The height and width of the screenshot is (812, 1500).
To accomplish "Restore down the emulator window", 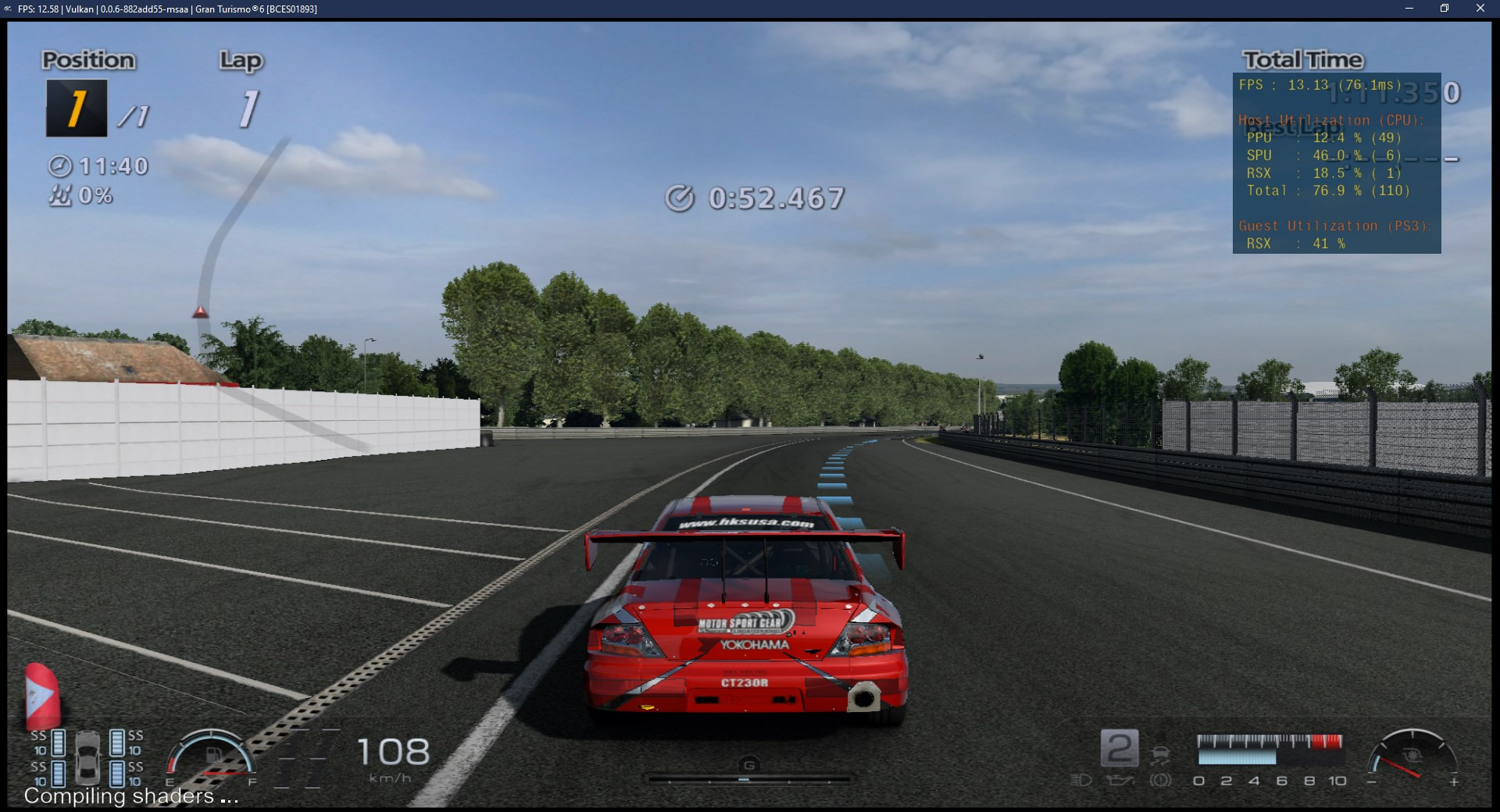I will (1445, 9).
